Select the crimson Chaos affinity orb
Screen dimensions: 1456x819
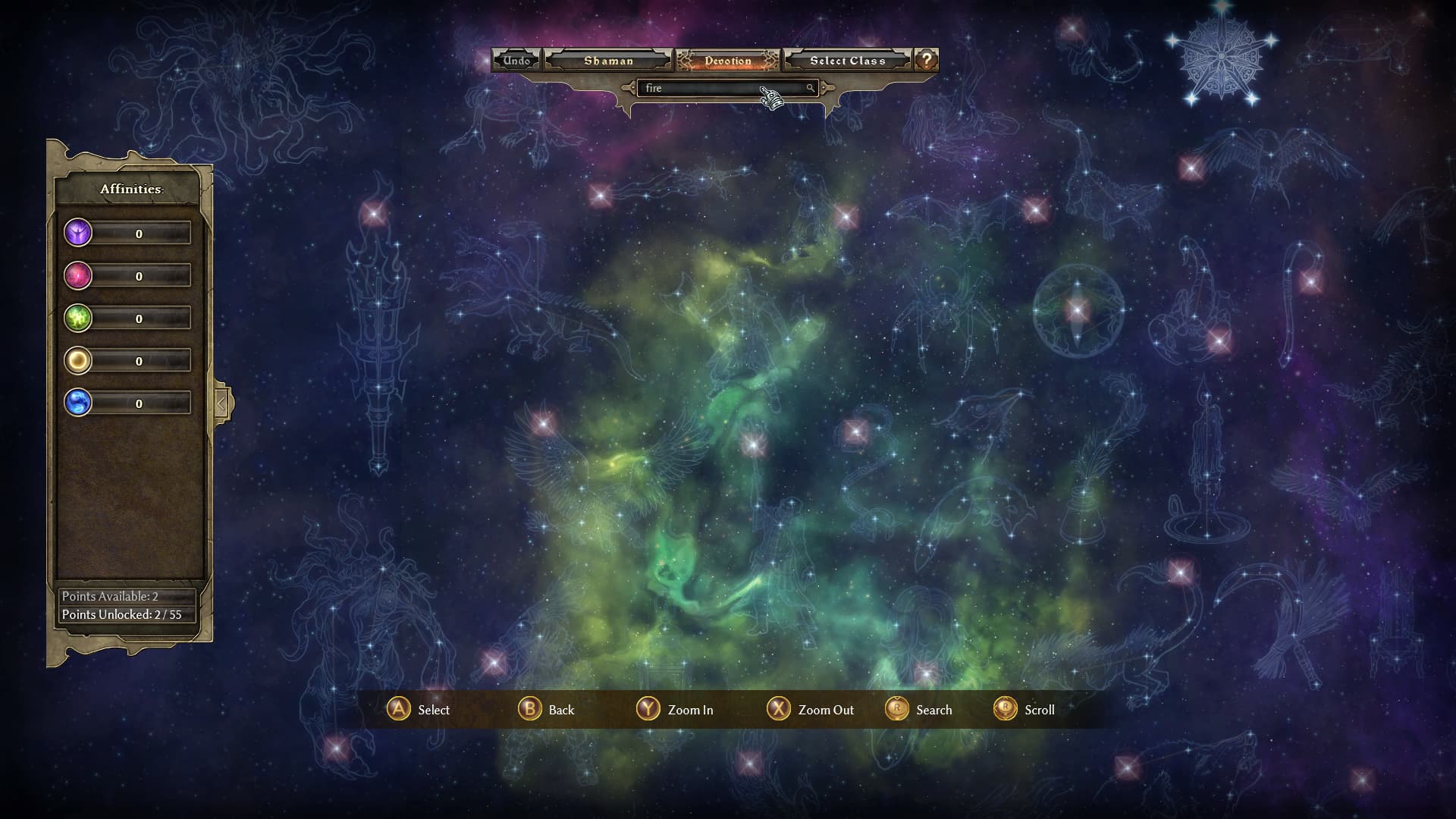(x=77, y=275)
